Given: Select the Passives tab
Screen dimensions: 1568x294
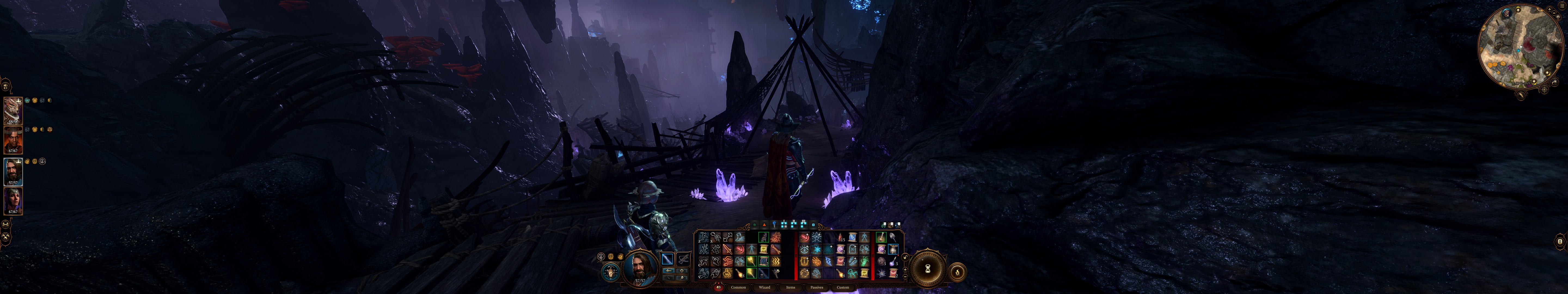Looking at the screenshot, I should 817,287.
